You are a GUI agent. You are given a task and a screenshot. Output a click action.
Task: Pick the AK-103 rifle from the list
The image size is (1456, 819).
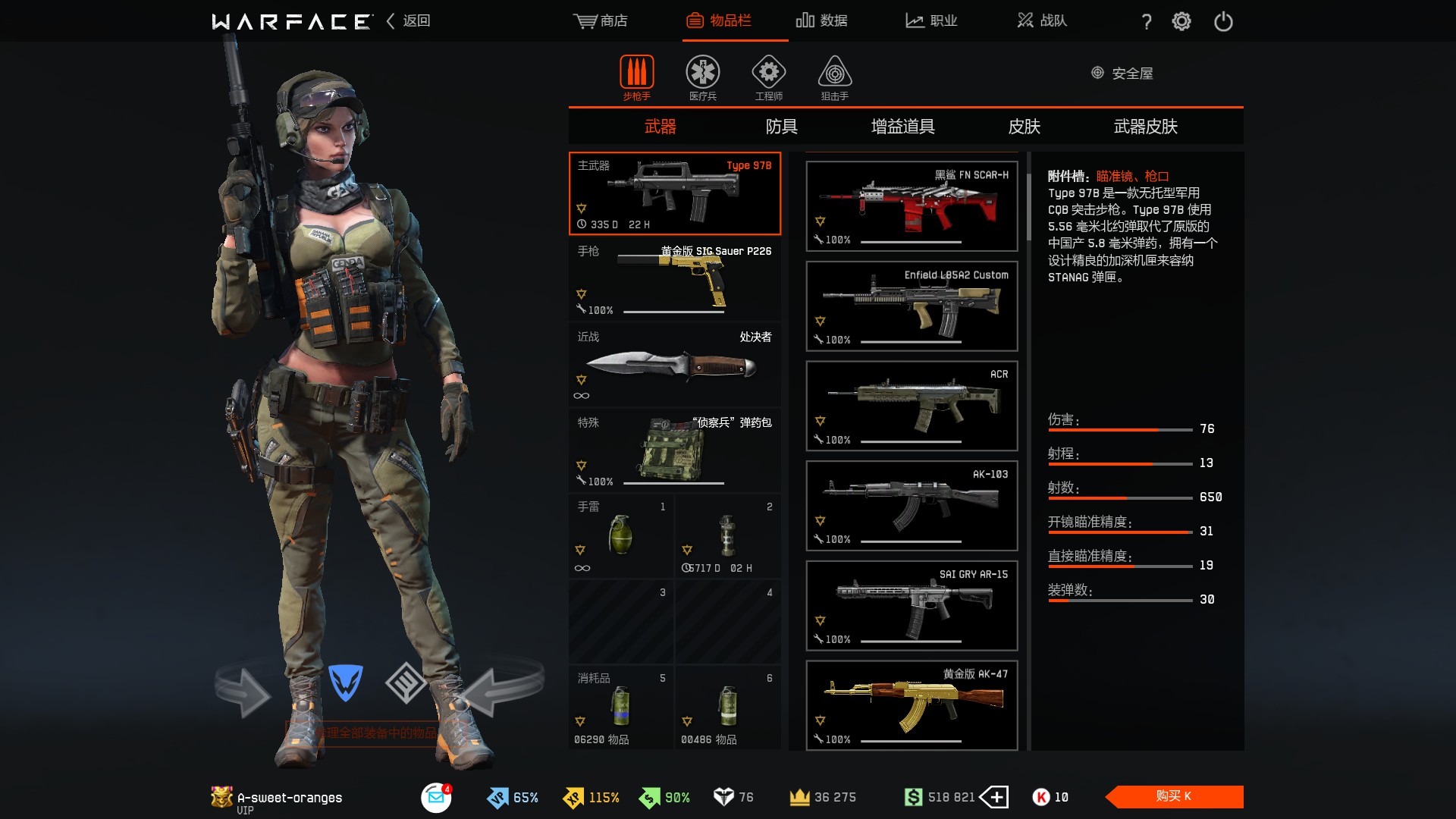tap(912, 506)
